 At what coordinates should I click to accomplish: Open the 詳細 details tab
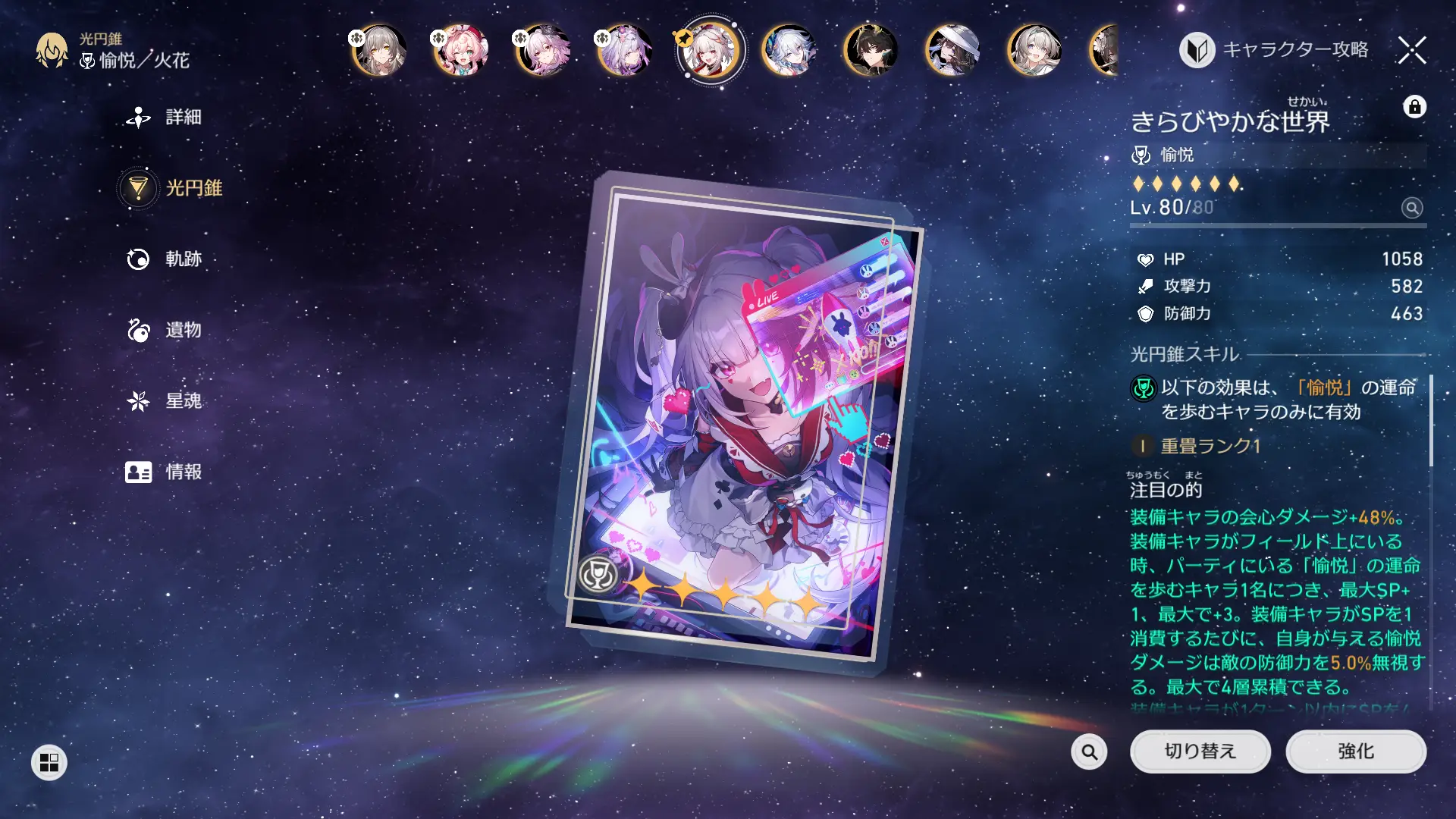pos(165,118)
